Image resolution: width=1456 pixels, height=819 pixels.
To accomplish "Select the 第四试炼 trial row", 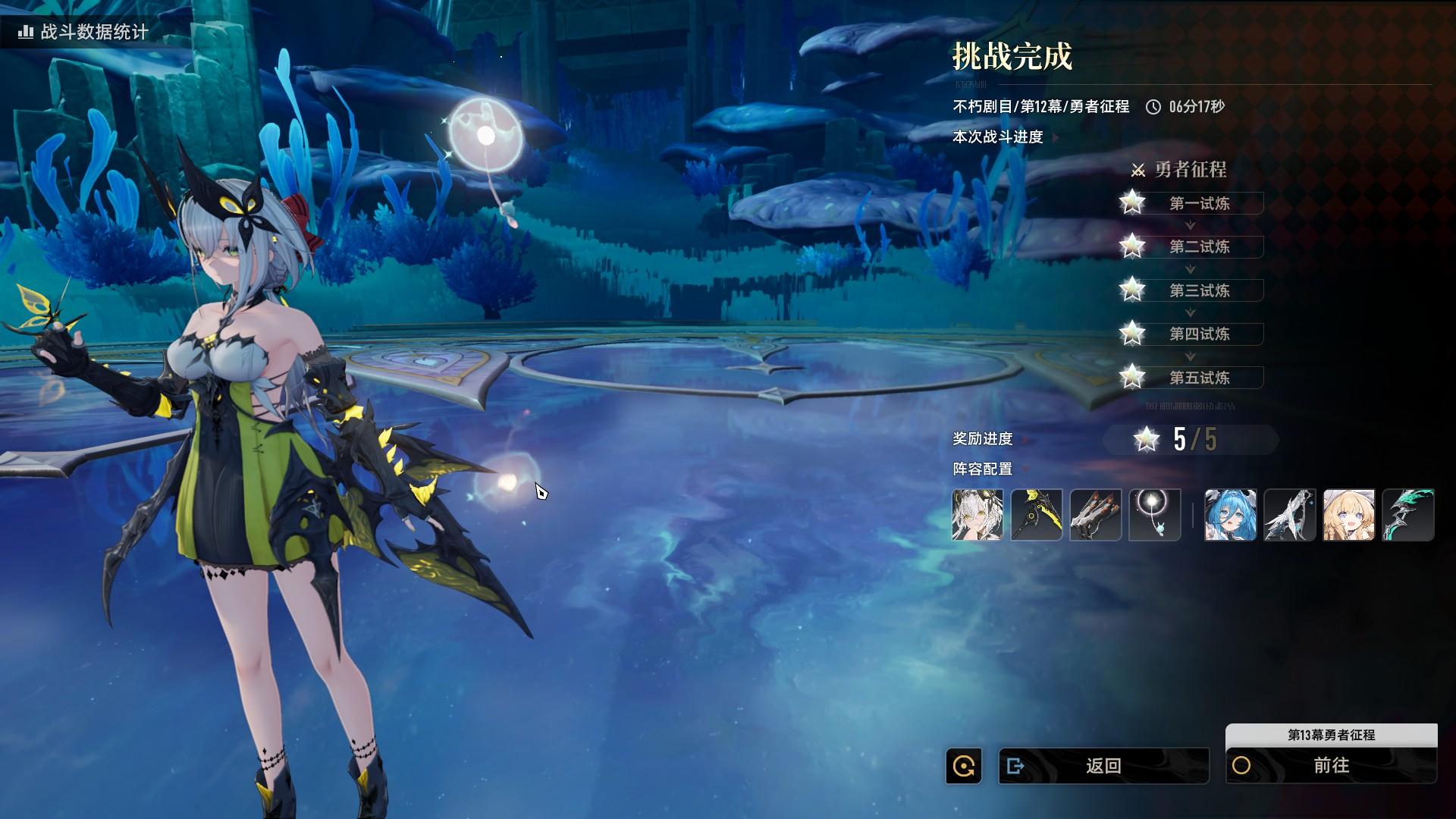I will tap(1198, 334).
